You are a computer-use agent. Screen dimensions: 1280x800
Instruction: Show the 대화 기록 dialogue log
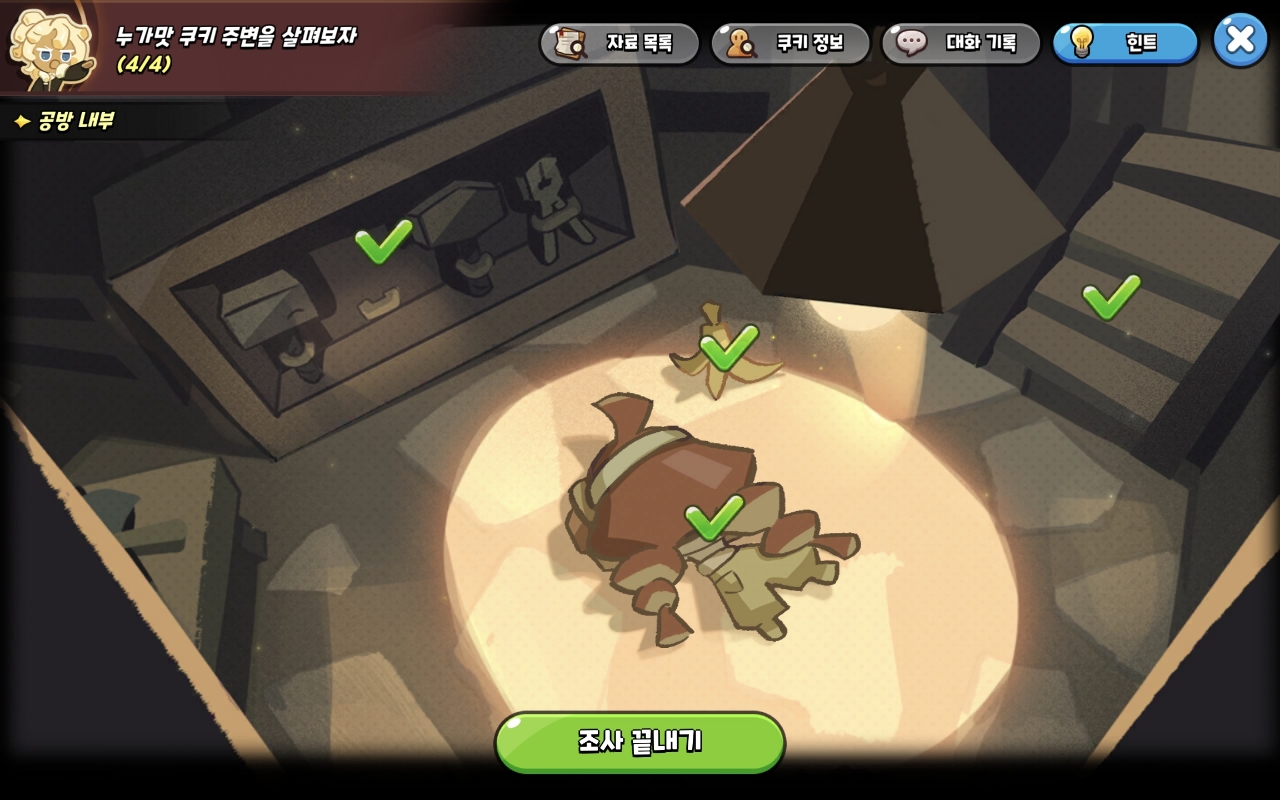point(960,43)
